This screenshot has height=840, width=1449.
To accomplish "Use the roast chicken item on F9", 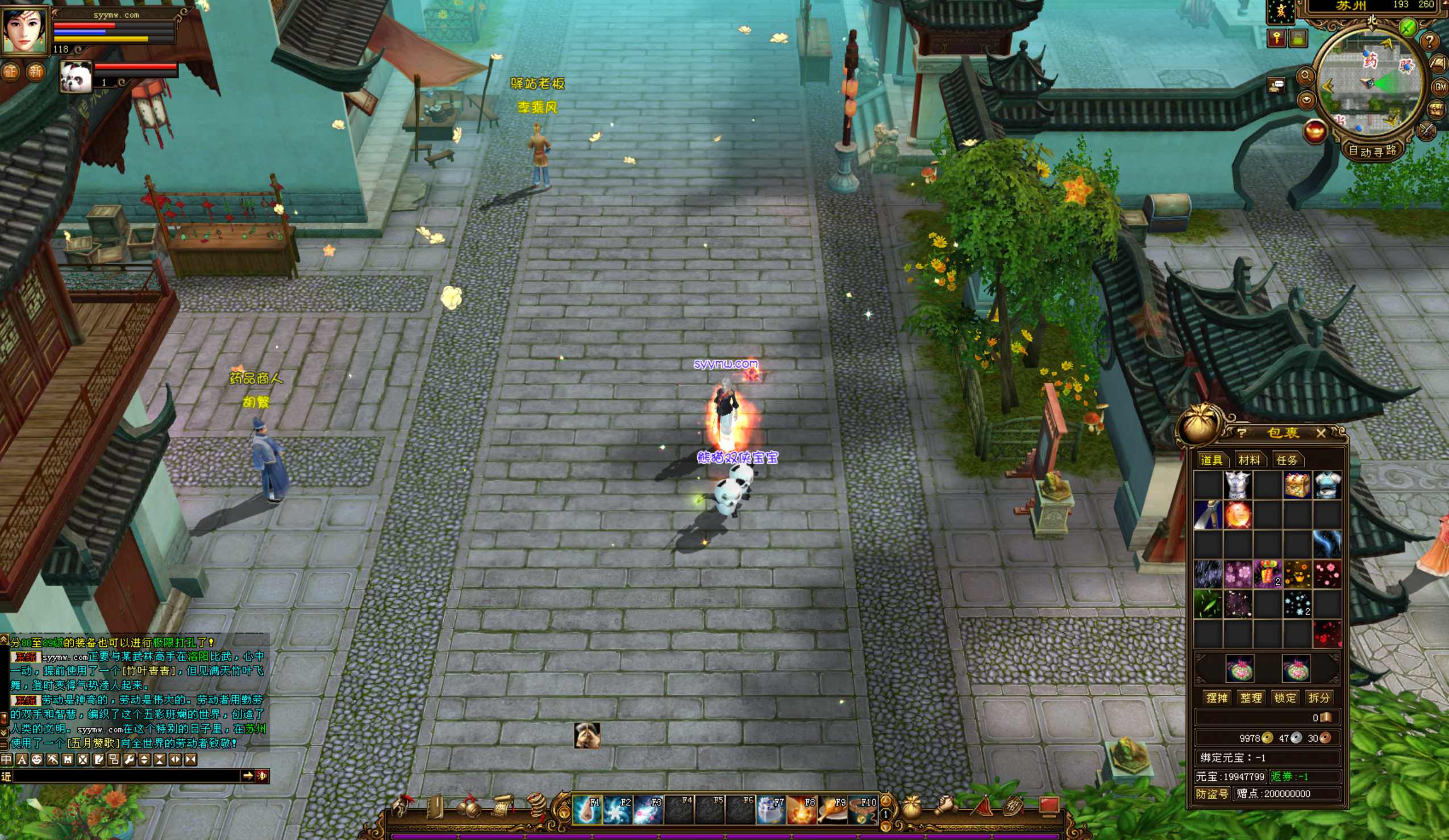I will pos(832,810).
